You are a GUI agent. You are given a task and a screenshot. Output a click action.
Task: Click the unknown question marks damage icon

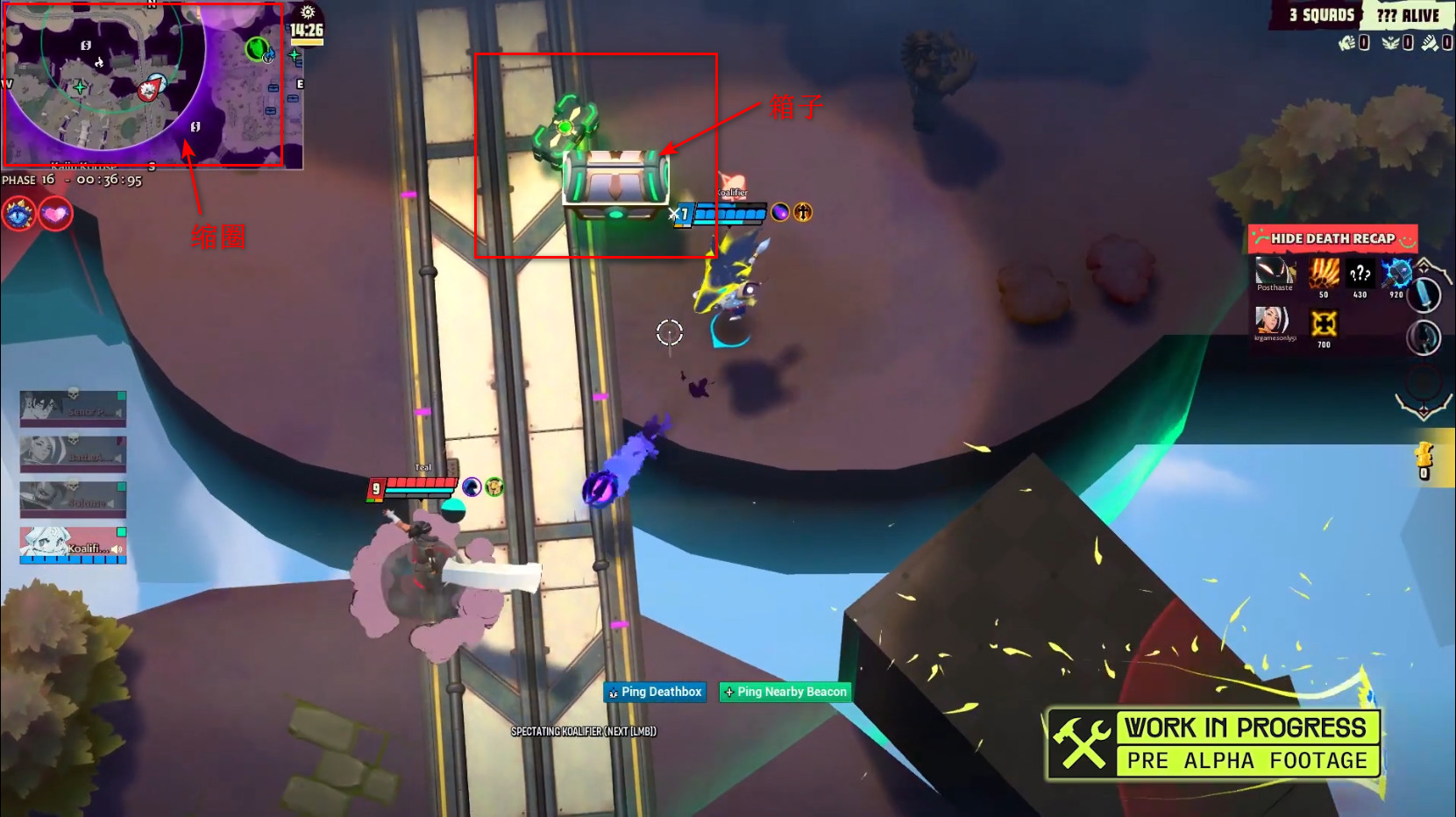(x=1360, y=274)
